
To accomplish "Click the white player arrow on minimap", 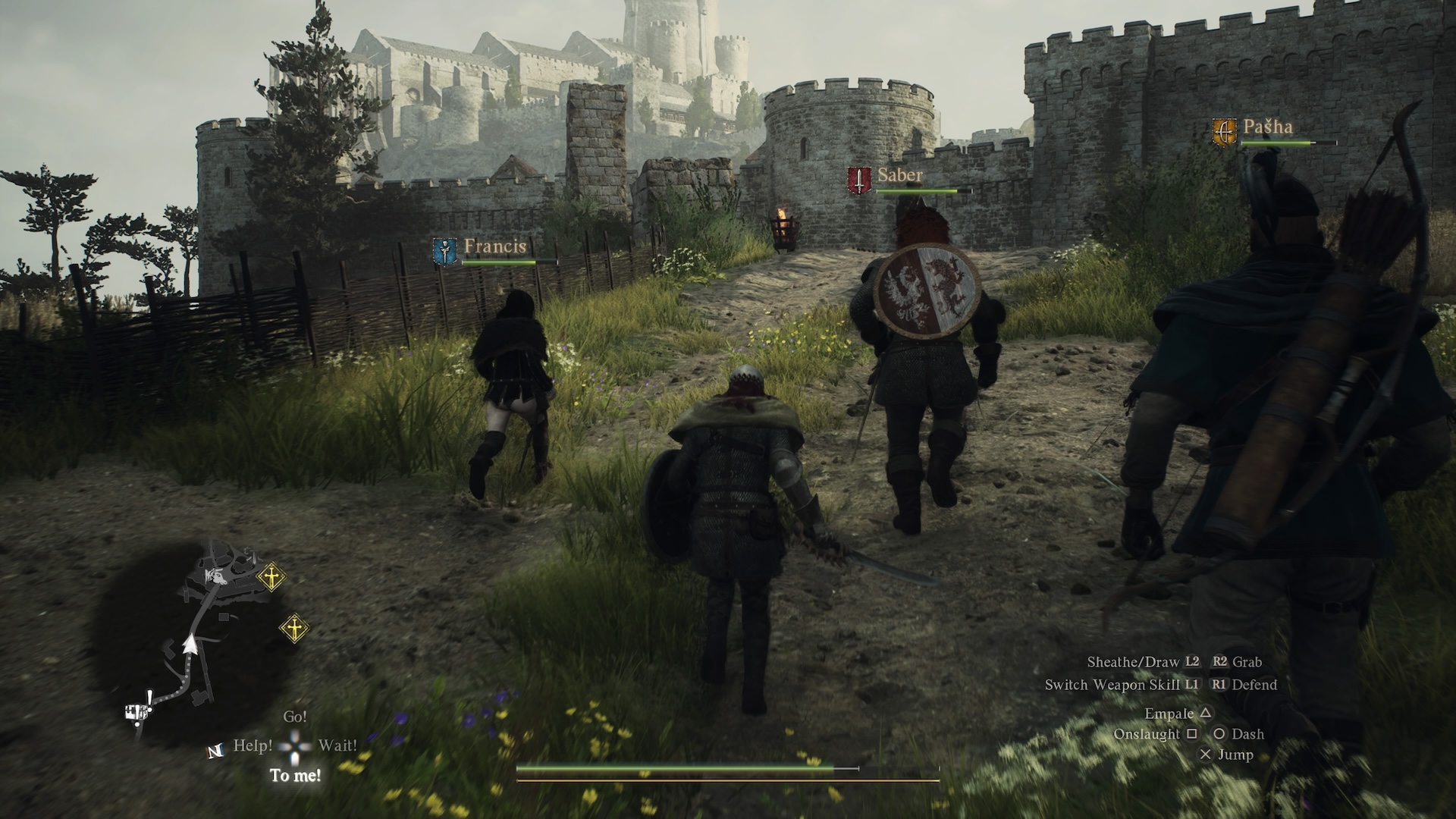I will tap(190, 645).
